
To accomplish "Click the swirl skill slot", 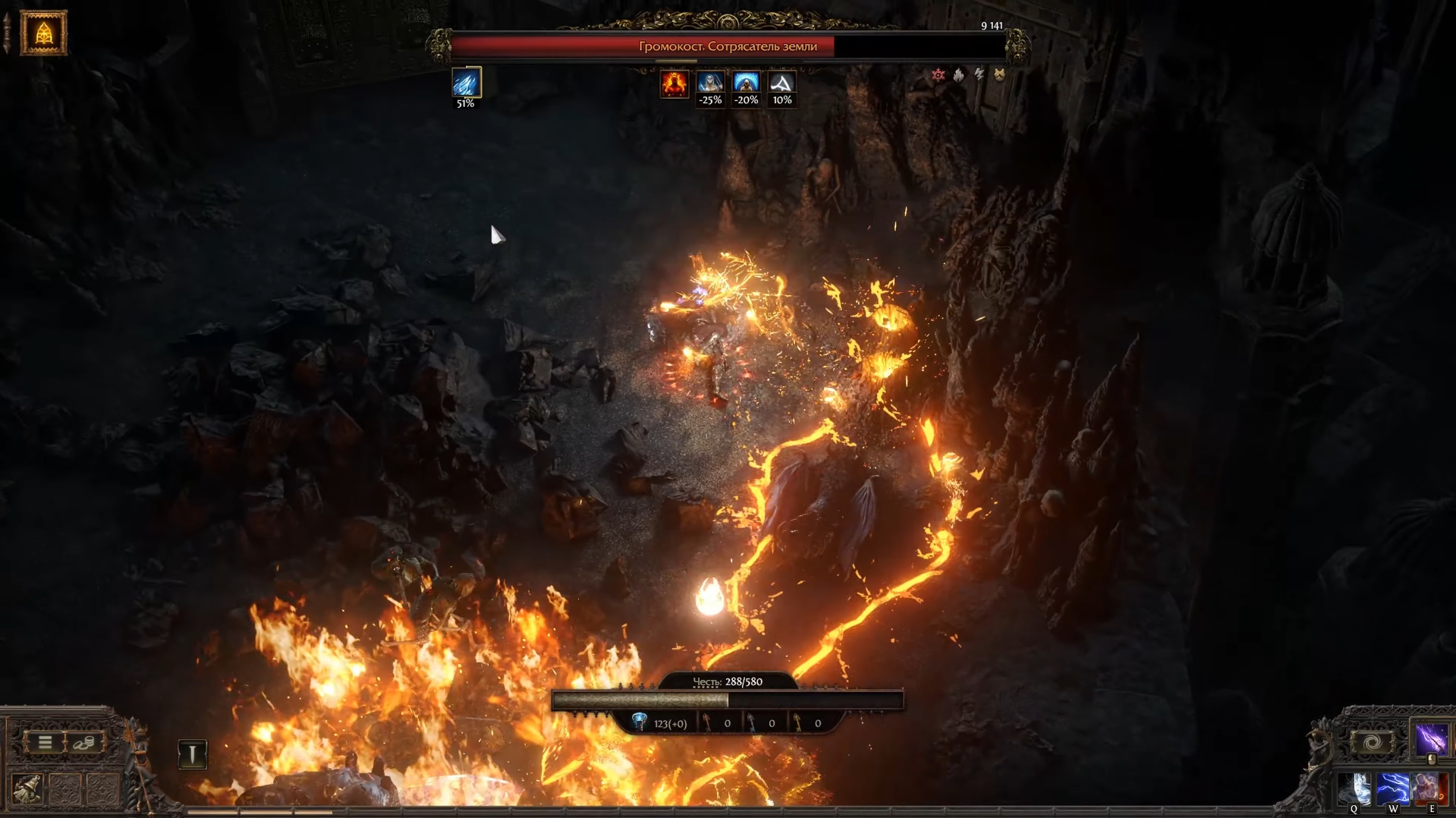I will pyautogui.click(x=1372, y=742).
